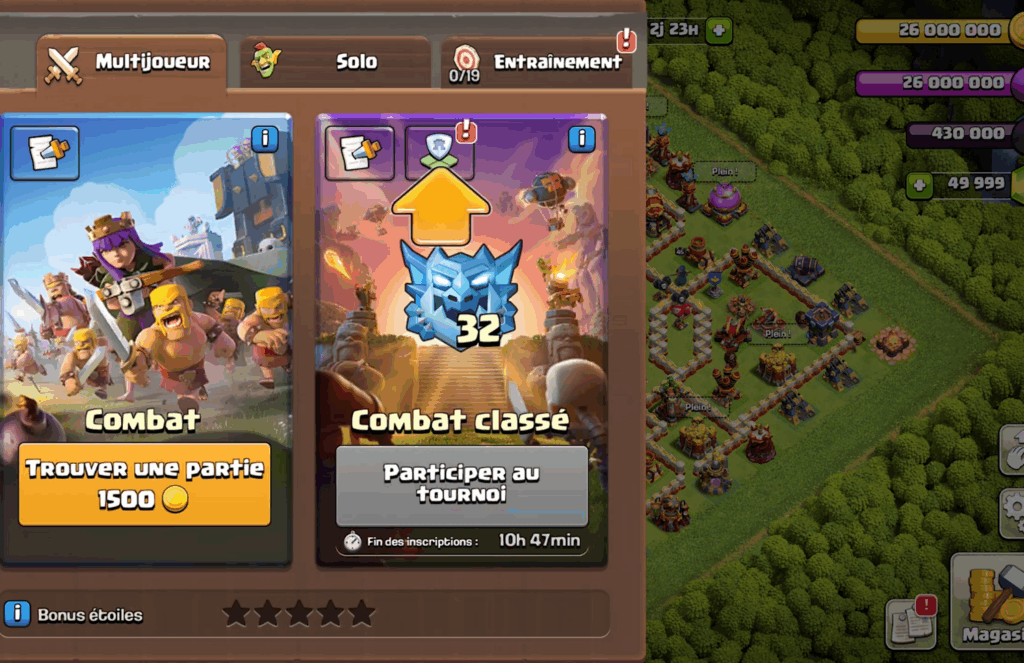Image resolution: width=1024 pixels, height=663 pixels.
Task: Open the Bonus étoiles info icon
Action: tap(17, 614)
